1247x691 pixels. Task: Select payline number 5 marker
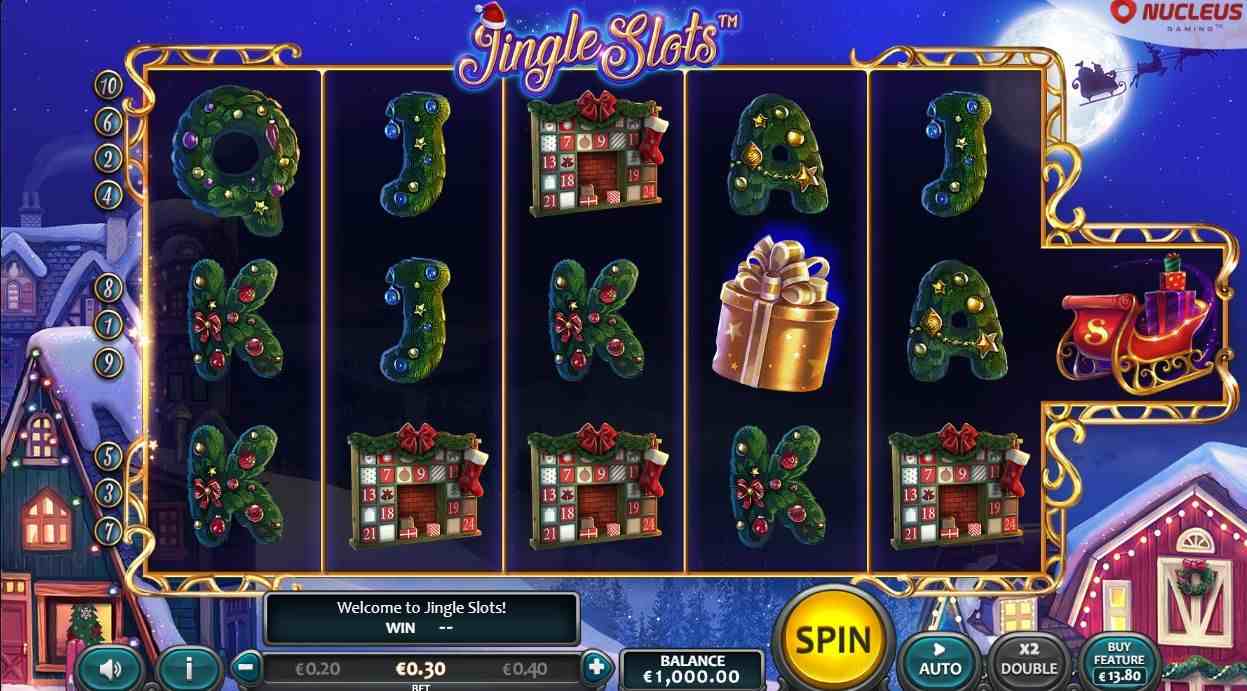(x=108, y=457)
